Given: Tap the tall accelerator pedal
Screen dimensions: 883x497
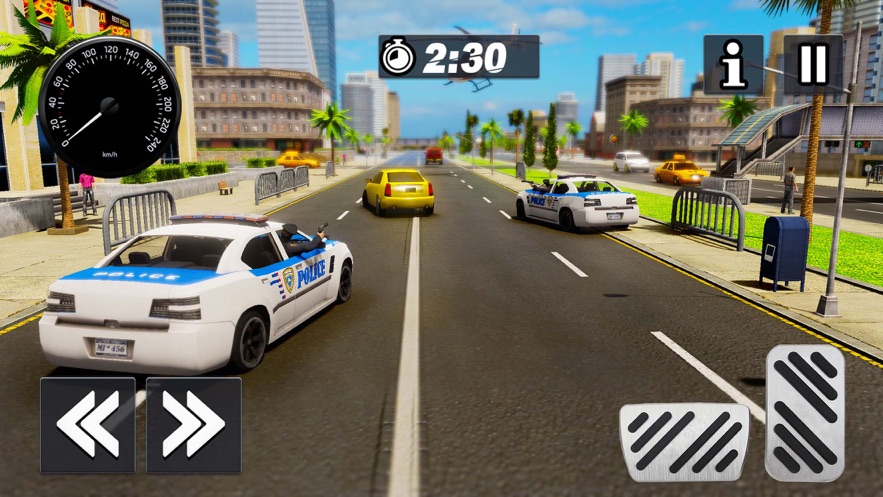Looking at the screenshot, I should click(x=805, y=412).
